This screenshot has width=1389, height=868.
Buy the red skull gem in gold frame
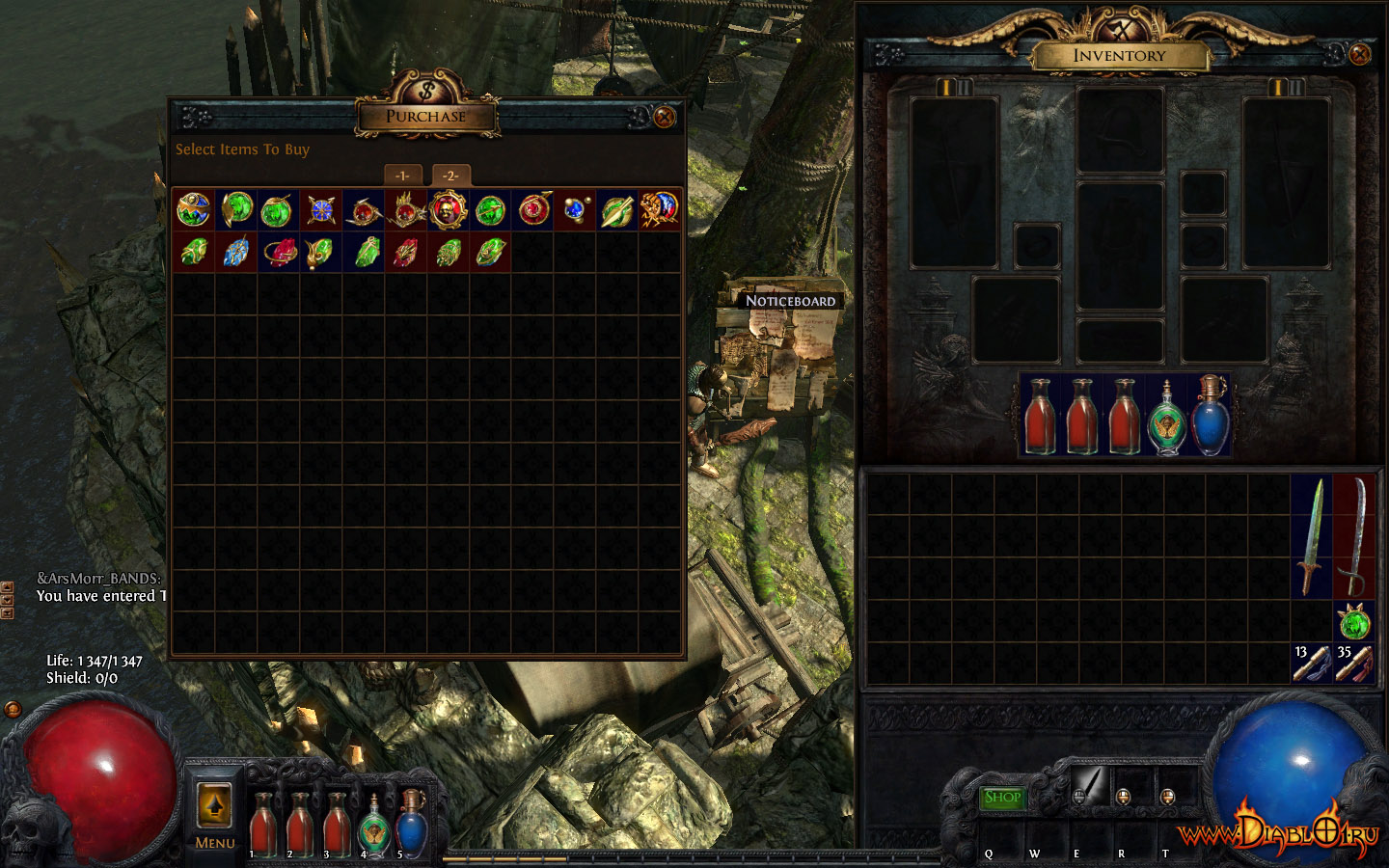(448, 209)
